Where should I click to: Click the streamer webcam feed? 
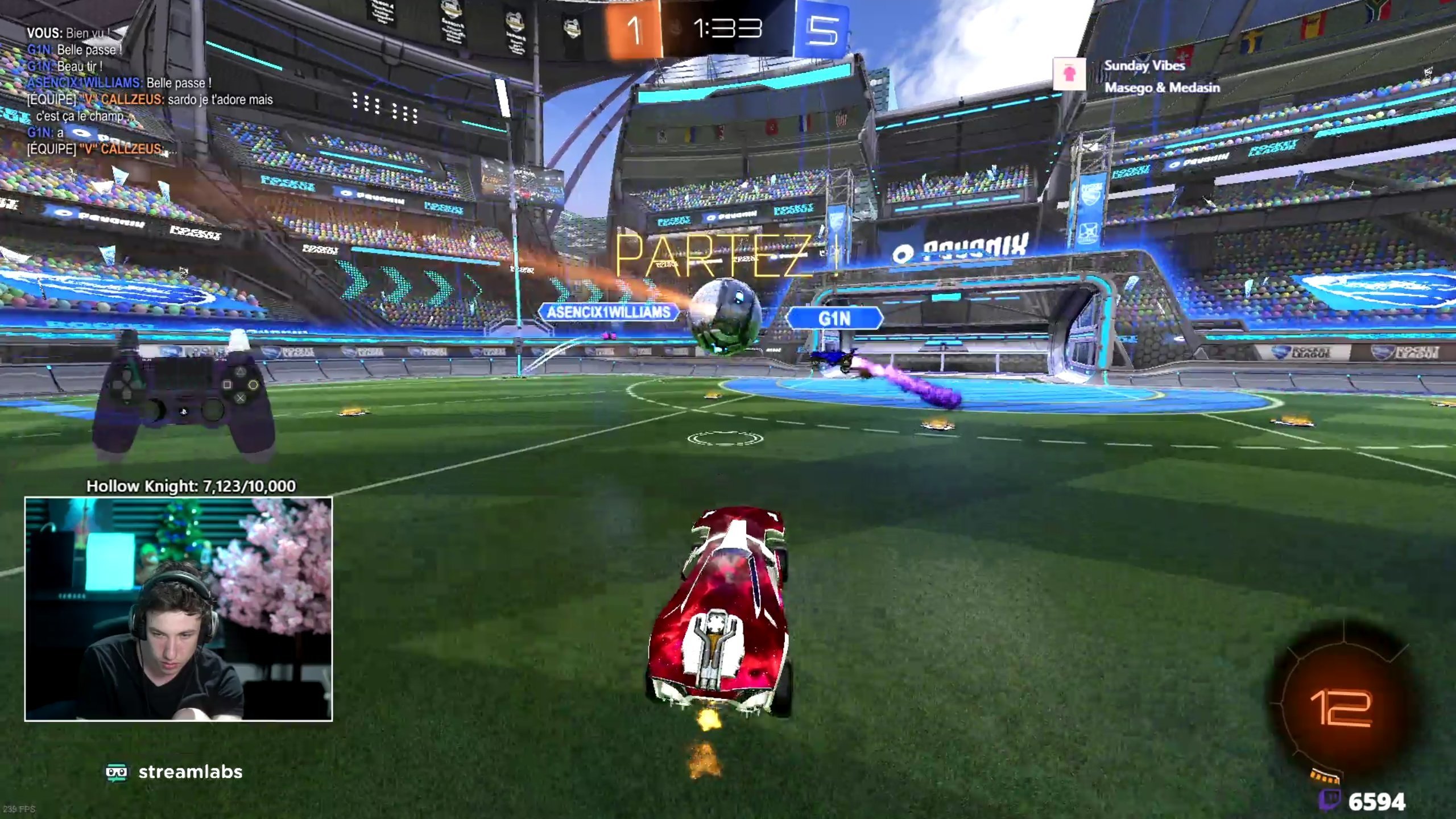point(179,609)
